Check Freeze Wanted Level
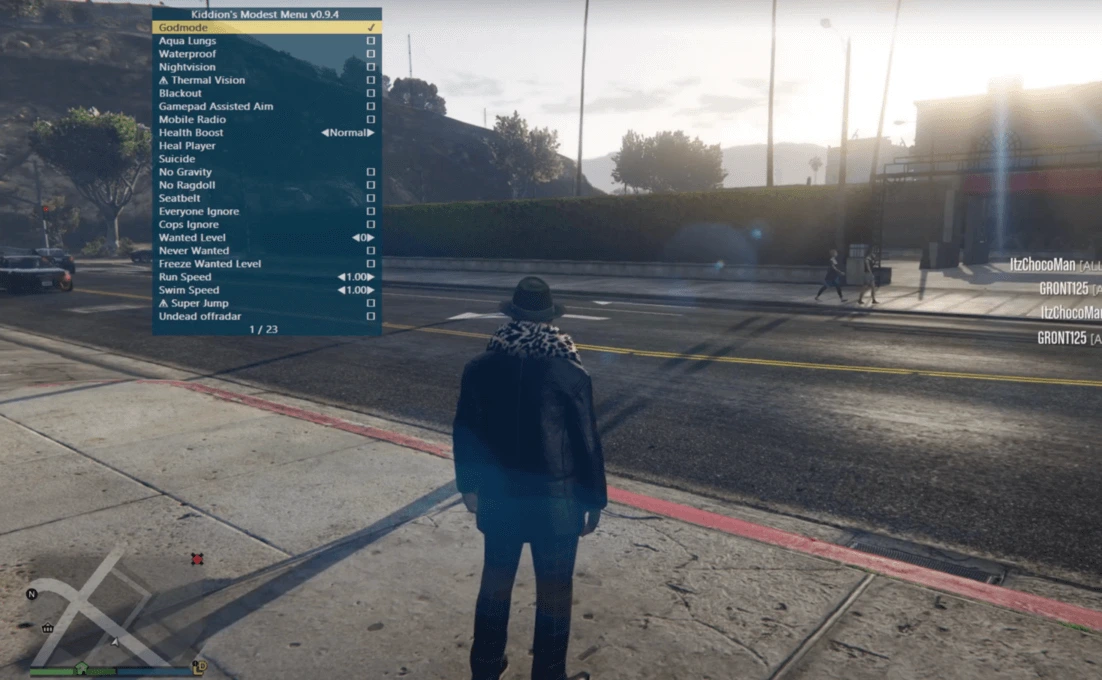The width and height of the screenshot is (1102, 680). click(x=370, y=264)
